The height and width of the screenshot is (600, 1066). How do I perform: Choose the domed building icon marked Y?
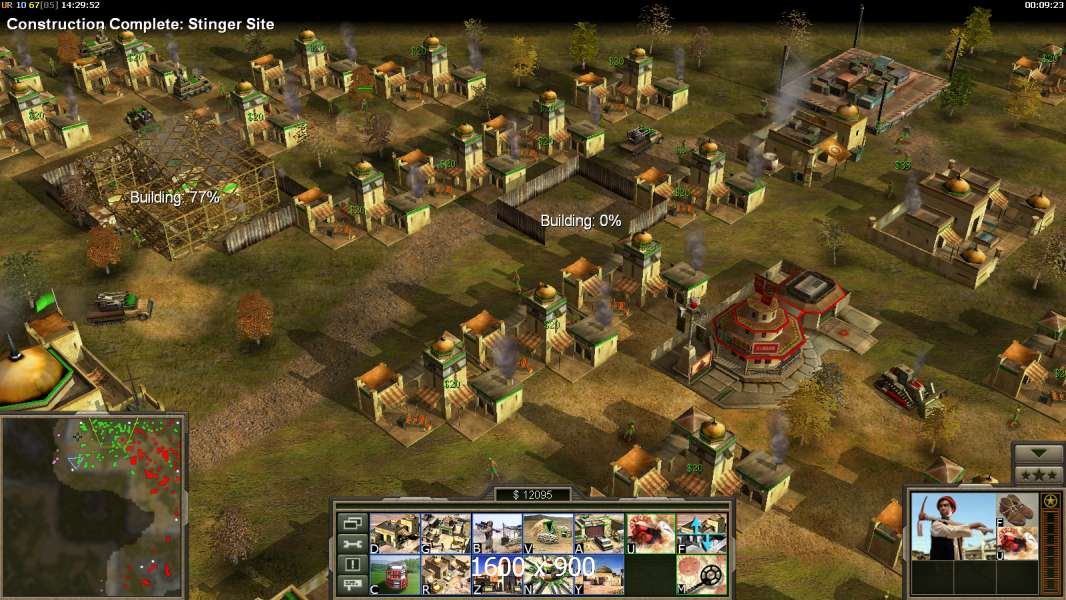click(599, 575)
